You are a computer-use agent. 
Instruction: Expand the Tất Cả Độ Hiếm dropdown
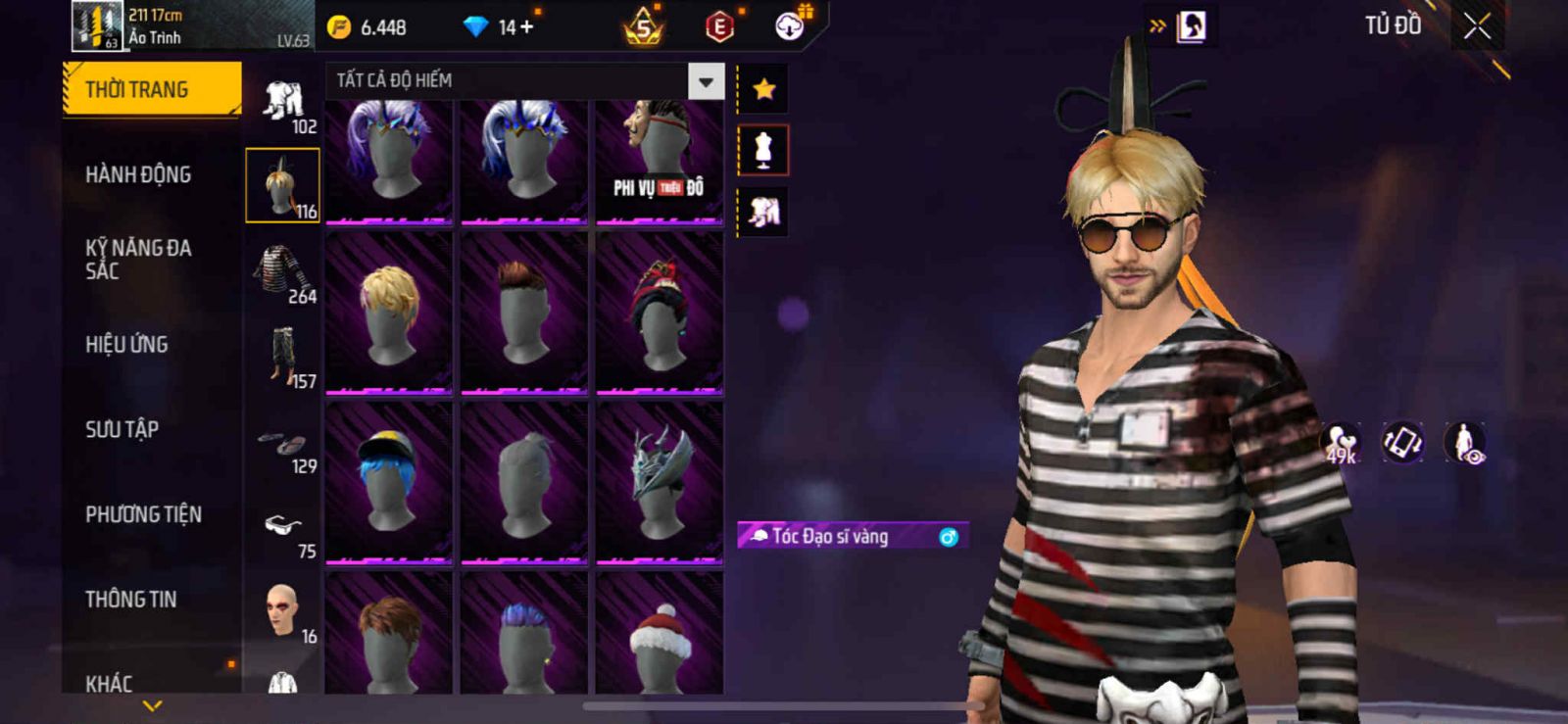click(706, 81)
